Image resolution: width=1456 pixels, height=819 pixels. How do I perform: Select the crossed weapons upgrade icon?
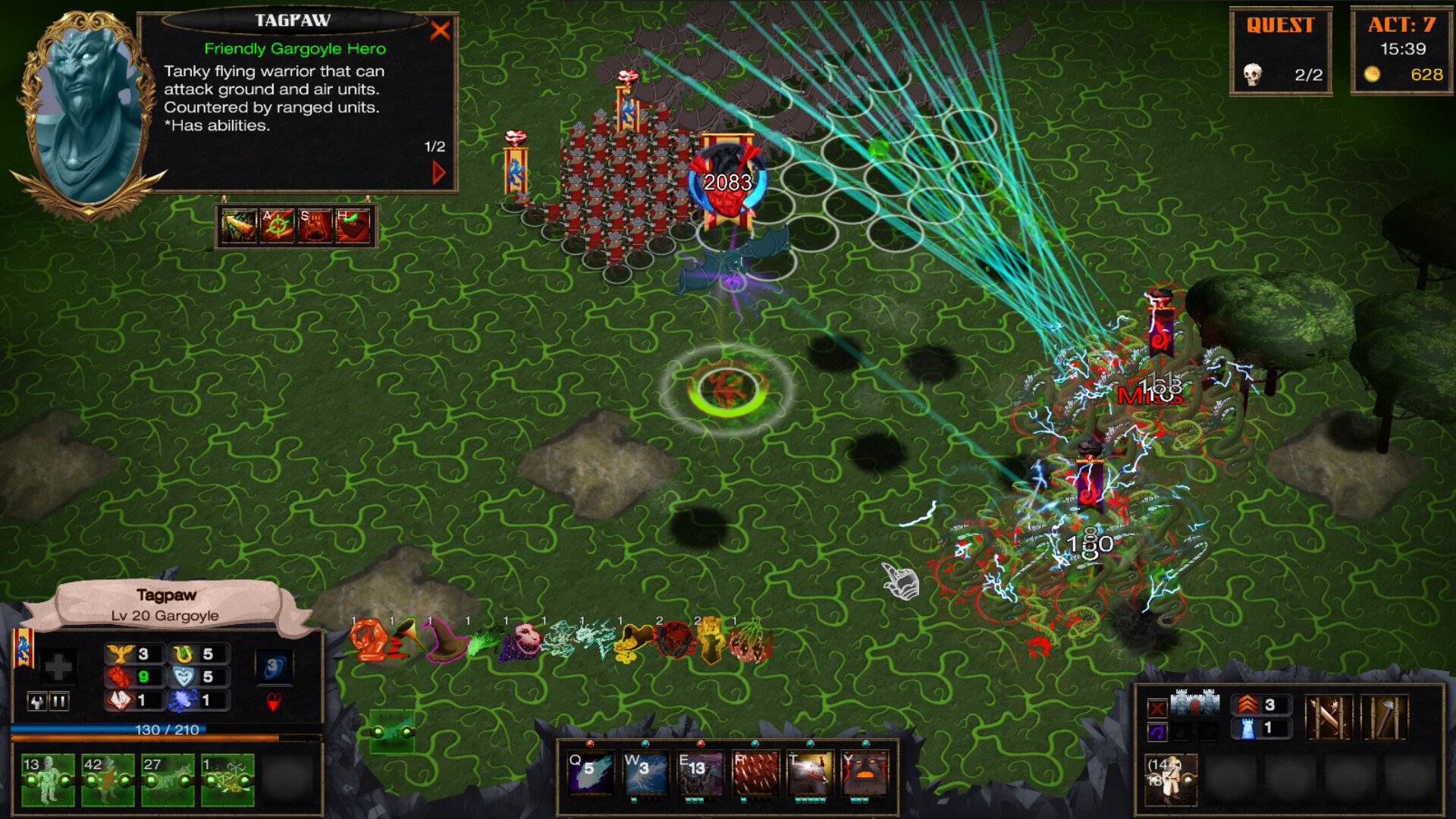[1329, 718]
